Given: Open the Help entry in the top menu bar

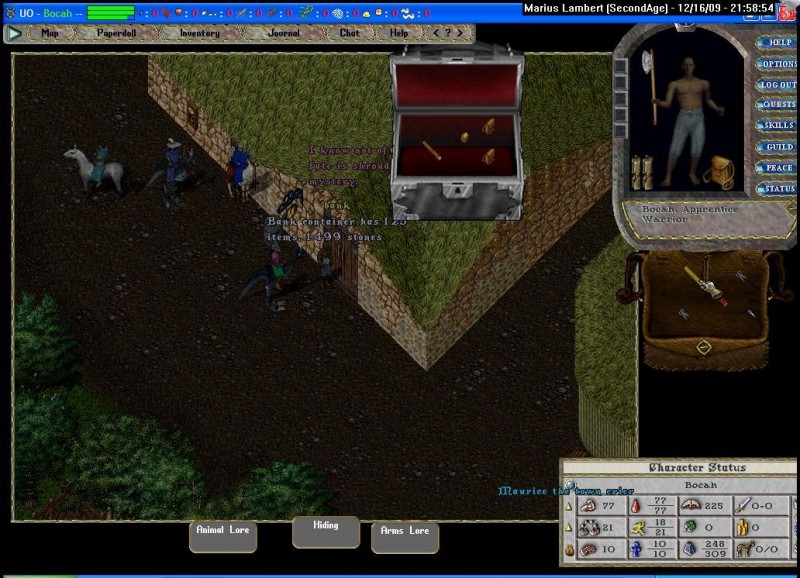Looking at the screenshot, I should tap(399, 33).
